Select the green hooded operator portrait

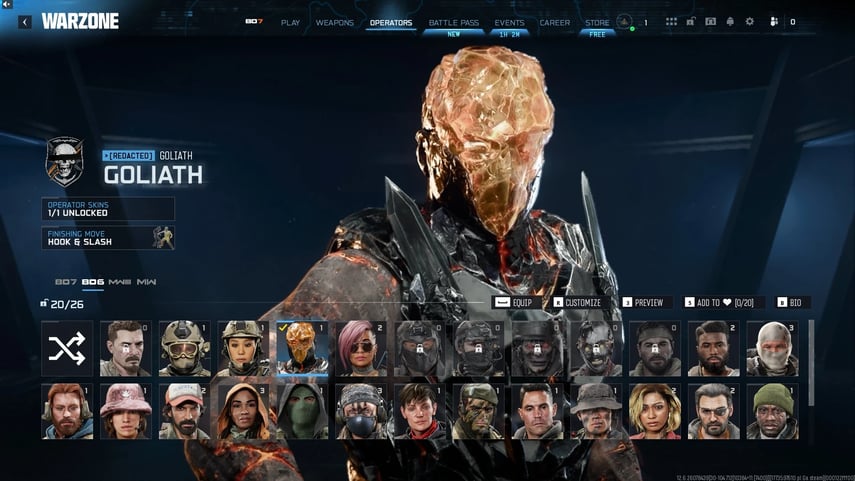coord(302,410)
